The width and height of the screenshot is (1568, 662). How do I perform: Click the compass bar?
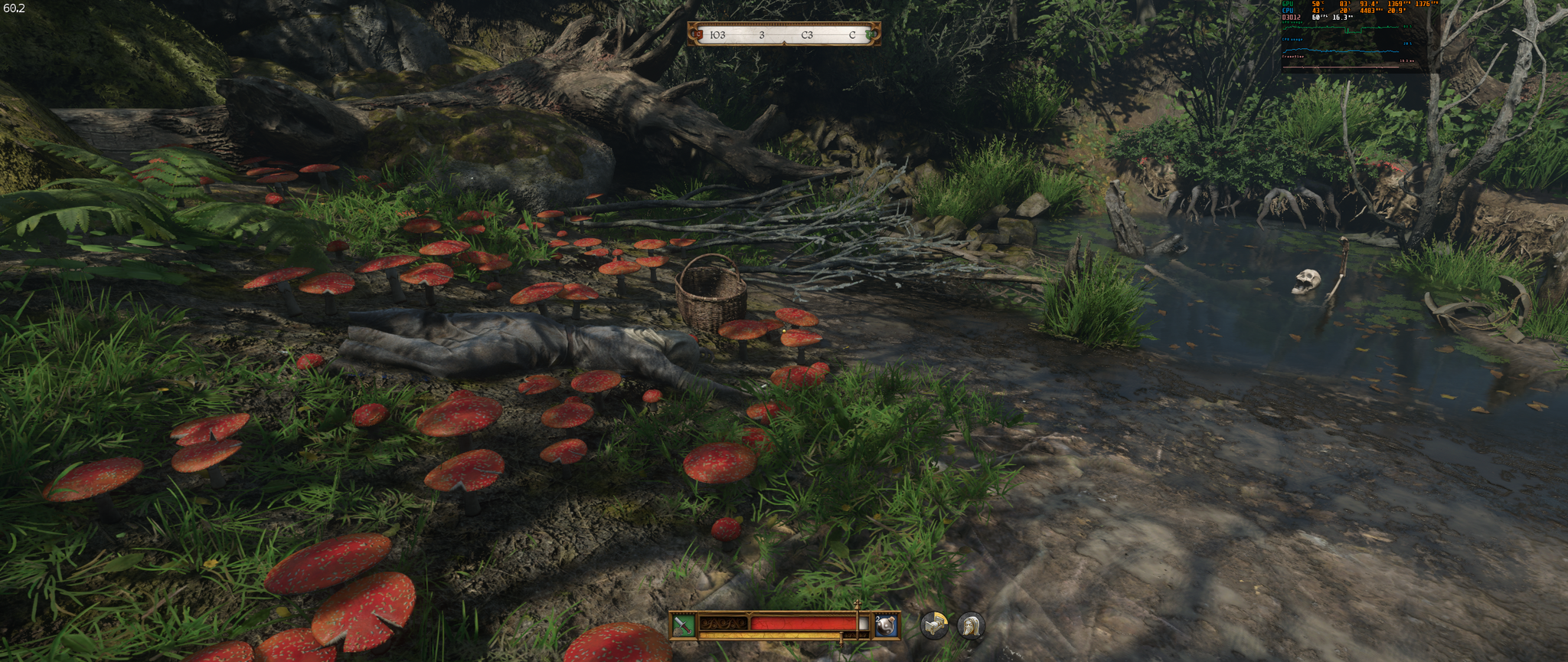tap(784, 34)
